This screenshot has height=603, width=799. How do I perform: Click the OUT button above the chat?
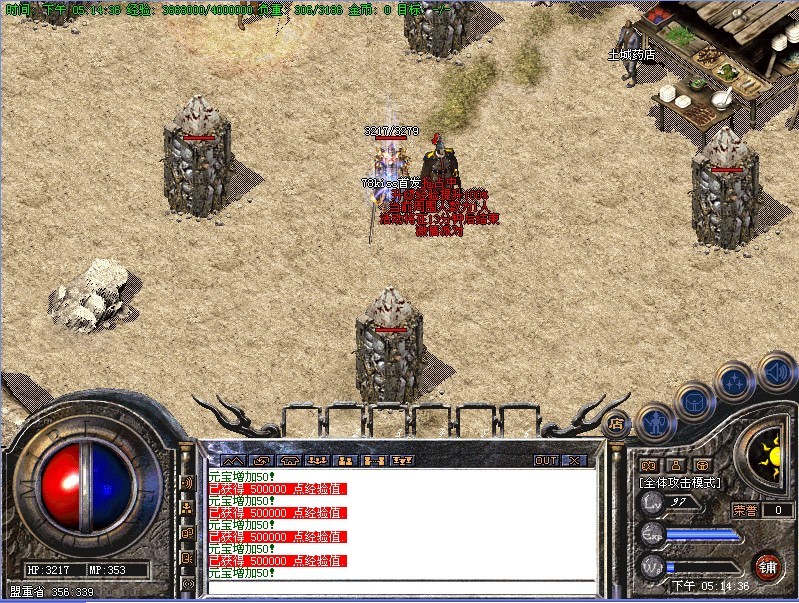pyautogui.click(x=546, y=461)
